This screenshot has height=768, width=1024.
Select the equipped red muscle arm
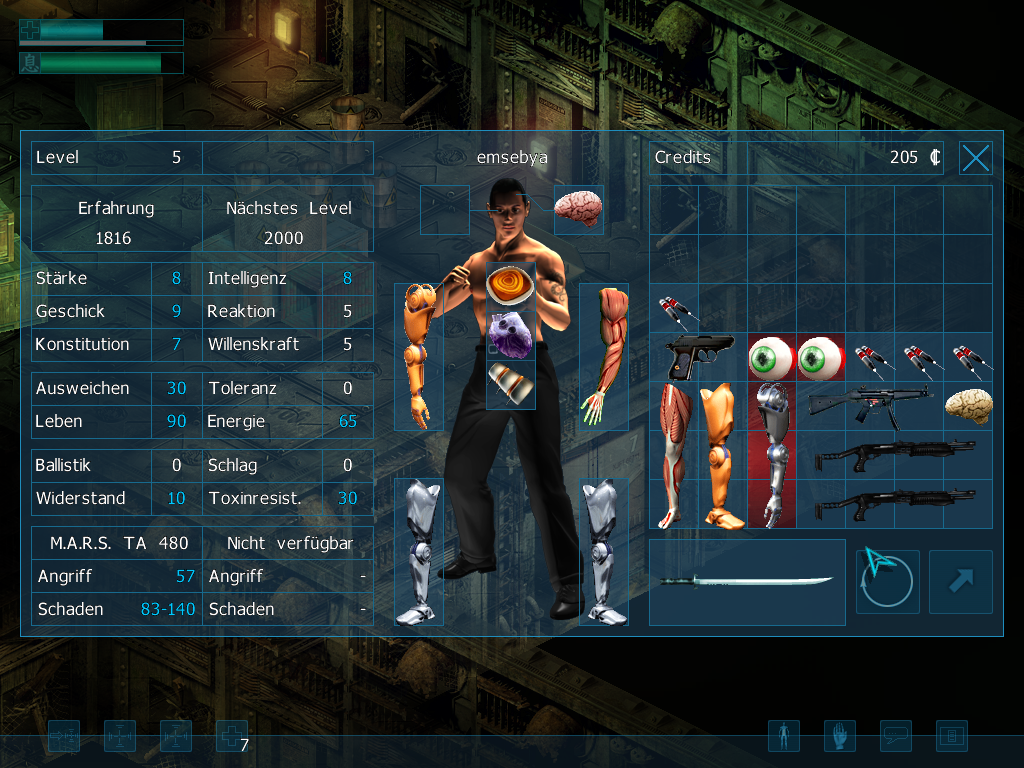[604, 355]
